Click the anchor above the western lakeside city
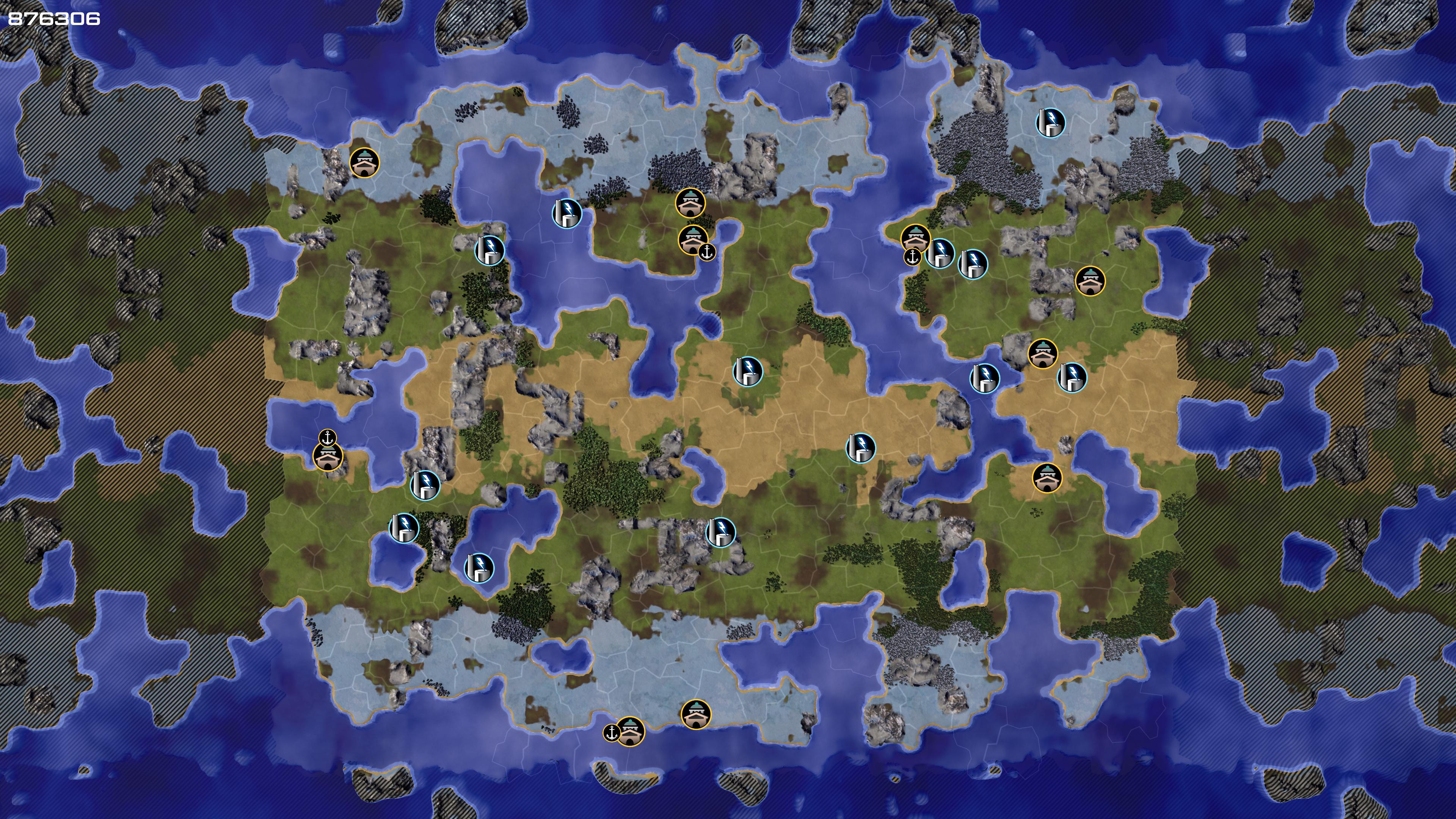The height and width of the screenshot is (819, 1456). click(327, 438)
